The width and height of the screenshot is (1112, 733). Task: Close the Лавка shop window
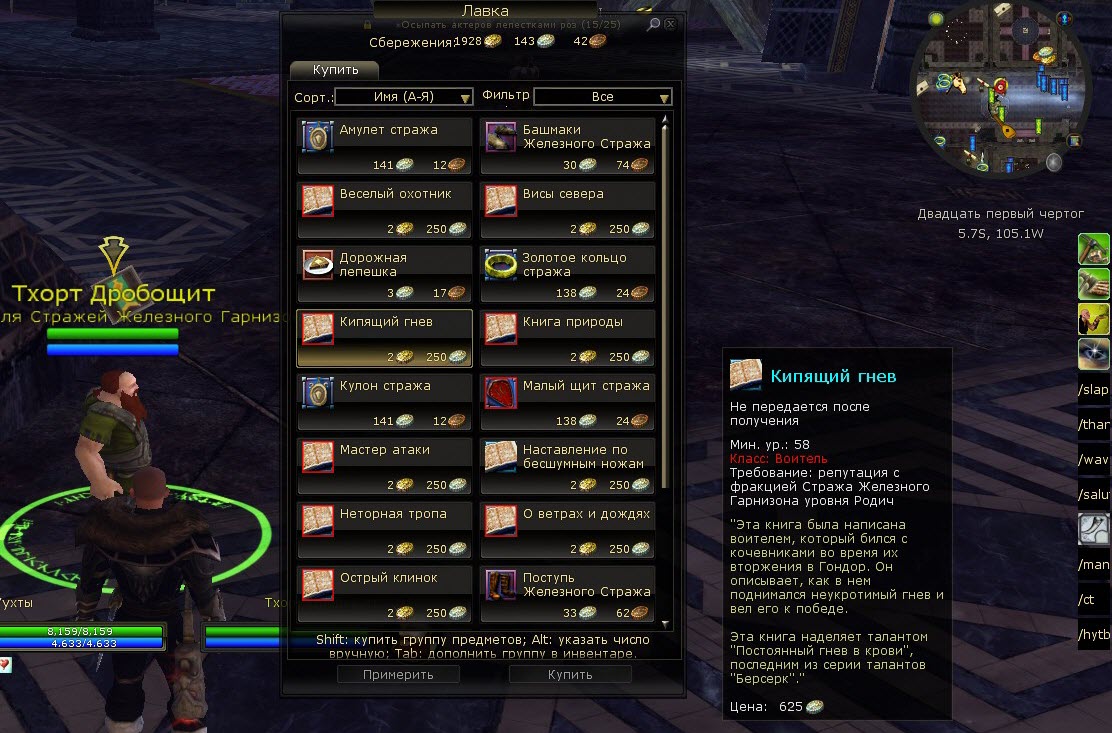[670, 24]
